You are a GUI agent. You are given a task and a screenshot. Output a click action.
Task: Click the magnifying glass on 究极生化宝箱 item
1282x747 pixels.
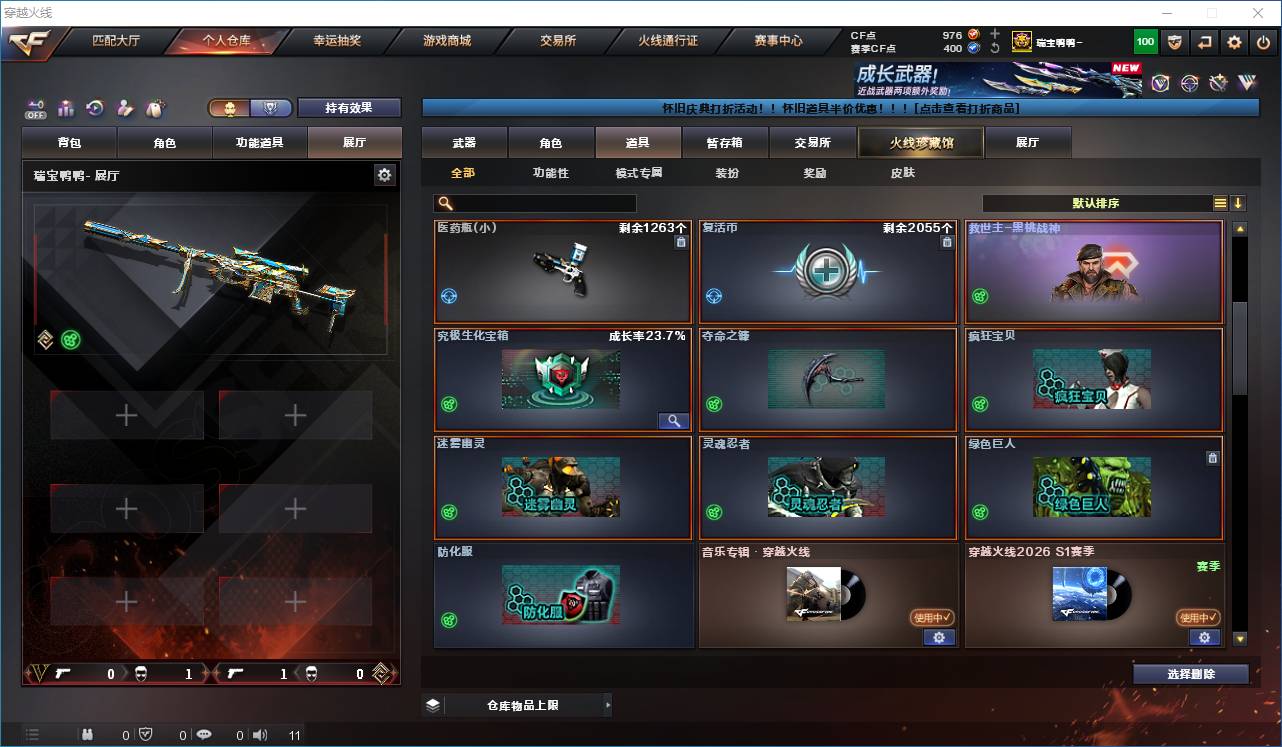tap(673, 421)
